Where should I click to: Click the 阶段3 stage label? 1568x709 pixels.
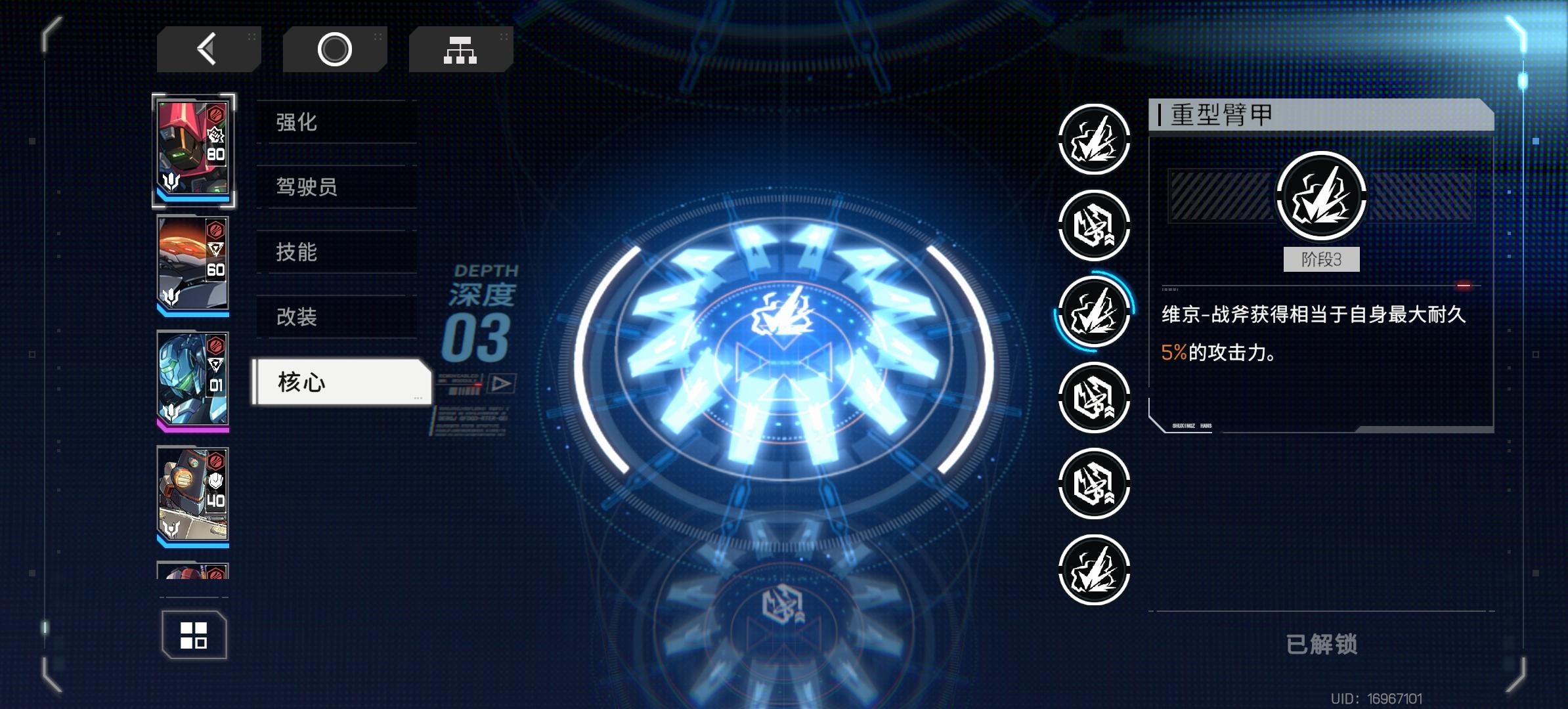pos(1321,259)
